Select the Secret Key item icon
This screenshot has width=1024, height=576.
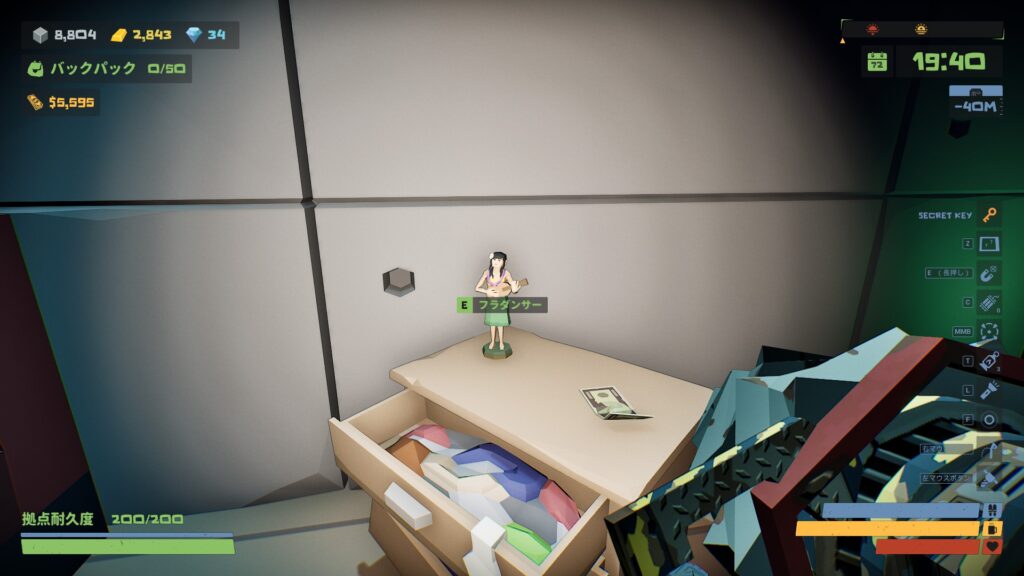coord(990,215)
